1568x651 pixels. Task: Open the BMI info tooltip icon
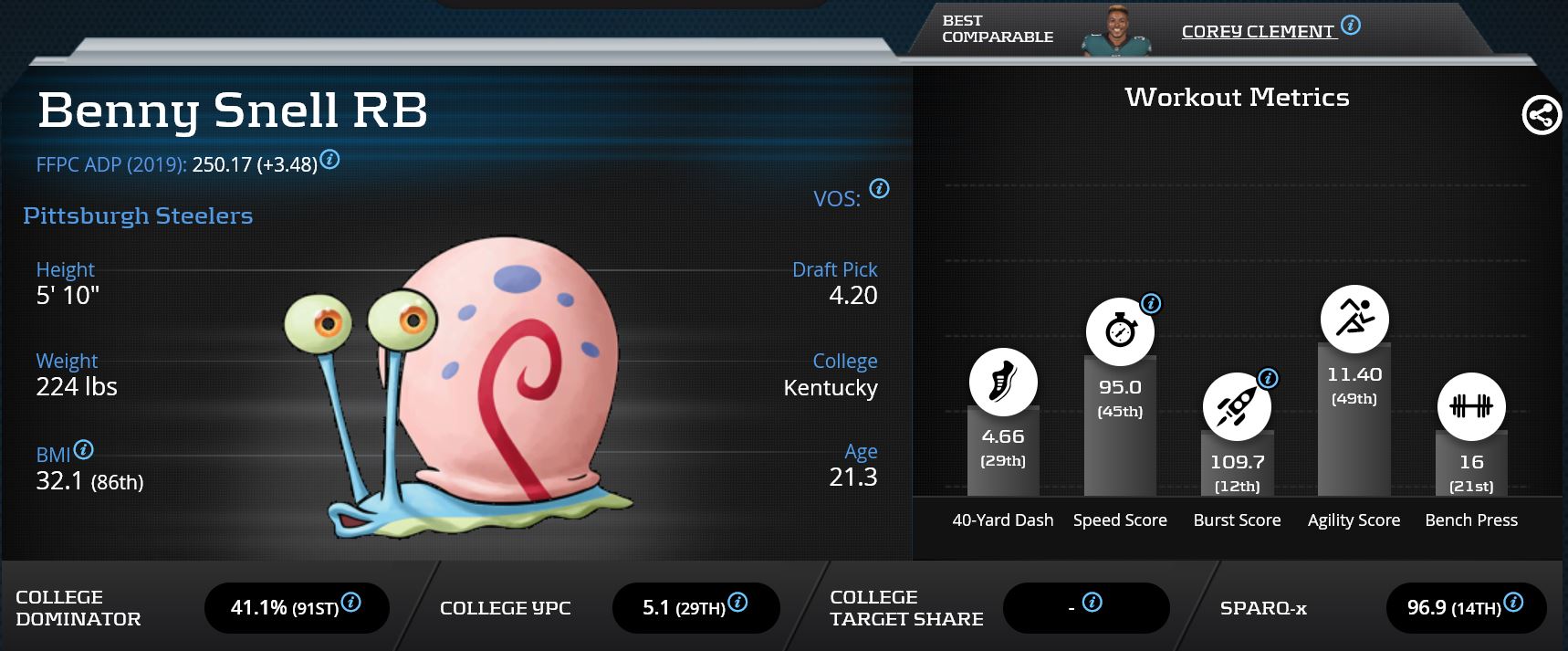click(84, 450)
